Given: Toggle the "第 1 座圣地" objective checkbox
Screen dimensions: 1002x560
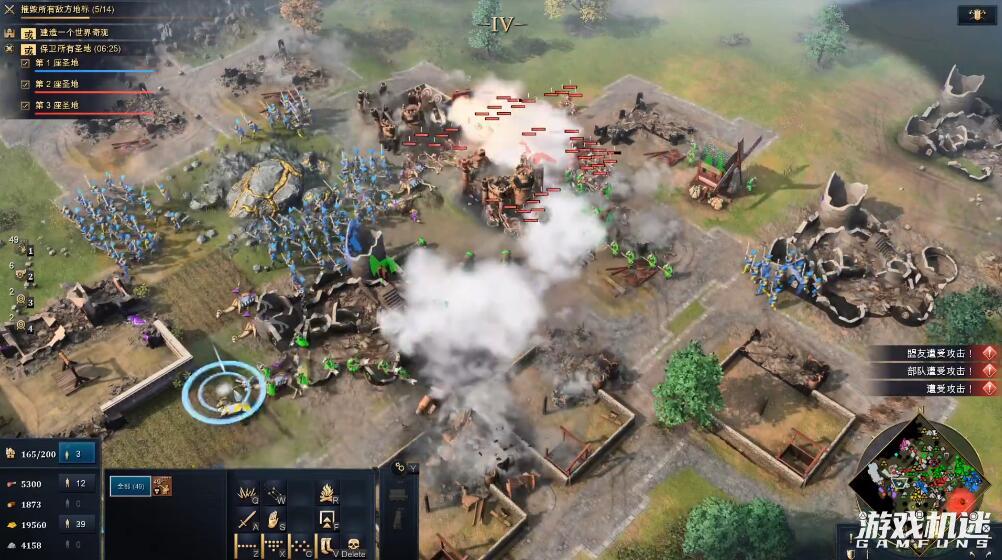Looking at the screenshot, I should (x=26, y=63).
